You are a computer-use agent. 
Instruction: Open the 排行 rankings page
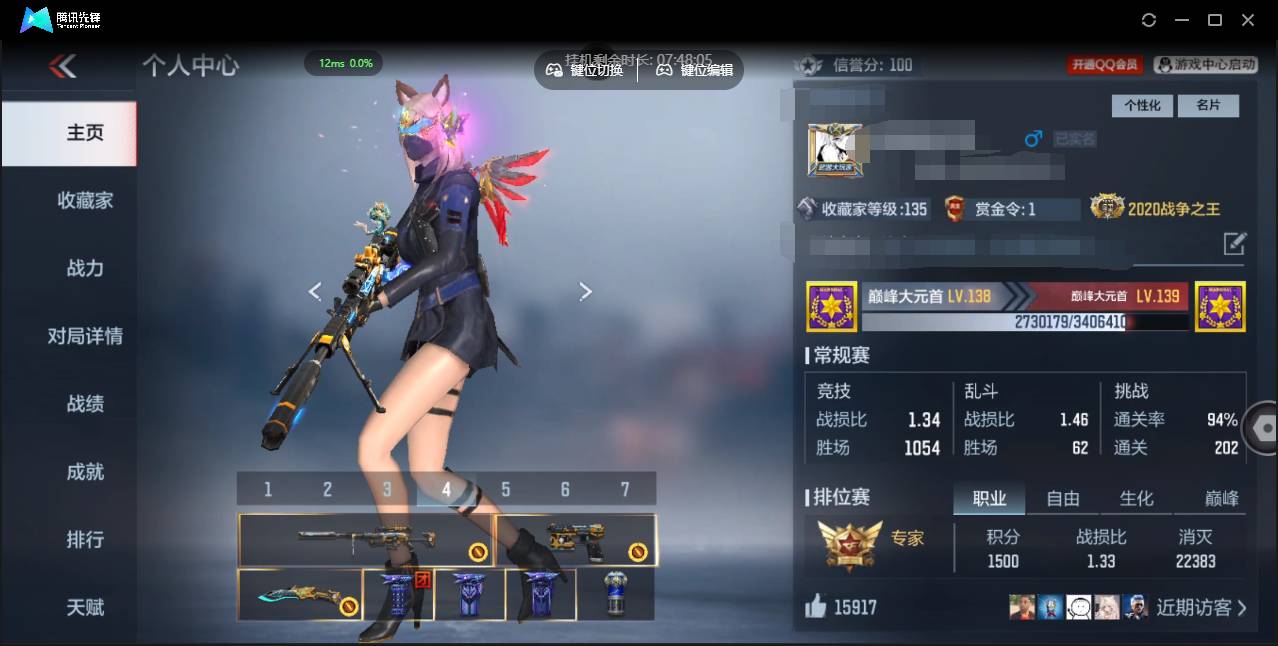[85, 540]
